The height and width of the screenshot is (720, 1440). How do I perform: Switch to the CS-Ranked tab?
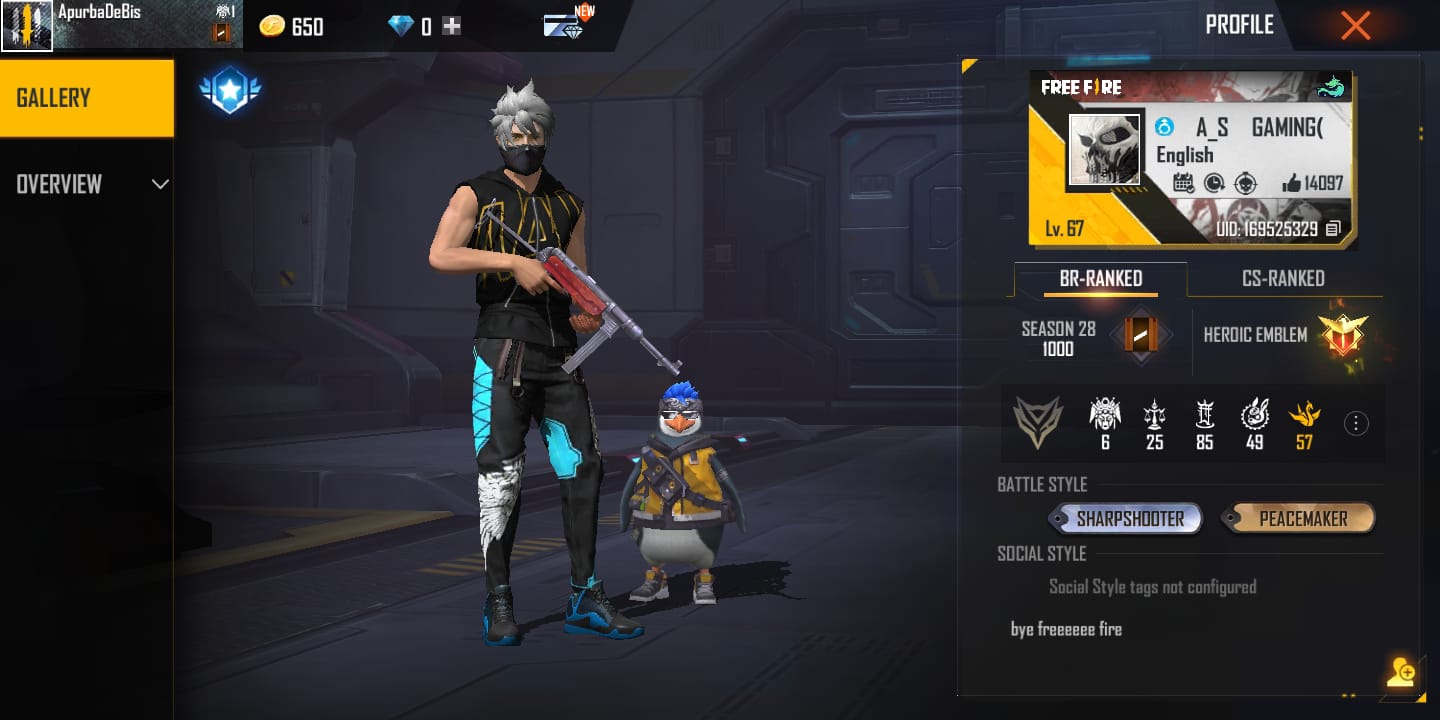coord(1283,279)
